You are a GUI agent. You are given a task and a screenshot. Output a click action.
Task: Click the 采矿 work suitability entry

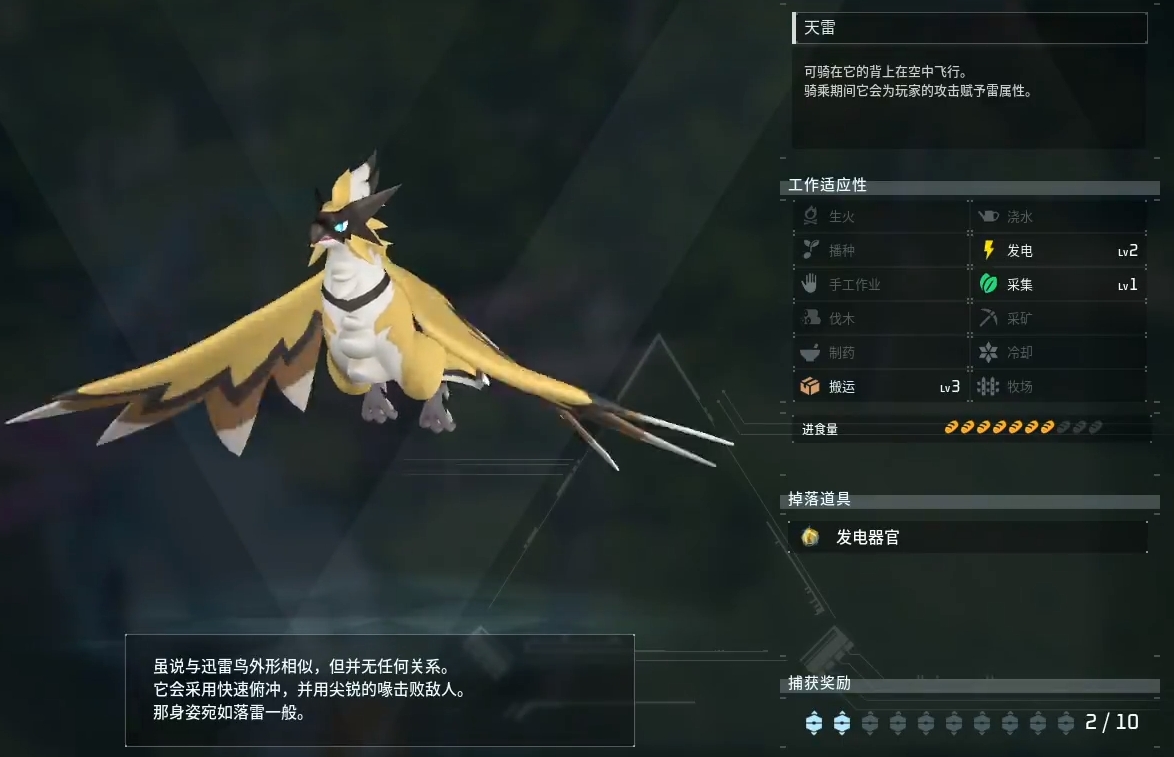point(1059,319)
